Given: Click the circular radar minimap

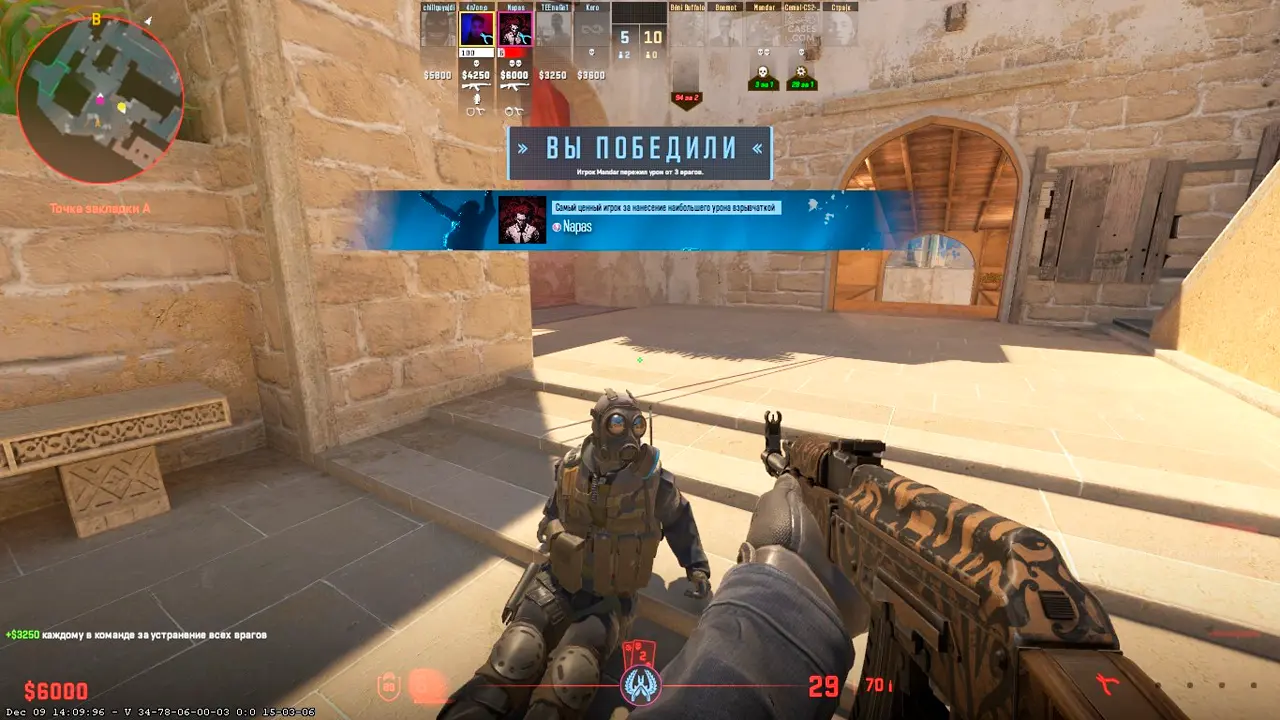Looking at the screenshot, I should 100,100.
